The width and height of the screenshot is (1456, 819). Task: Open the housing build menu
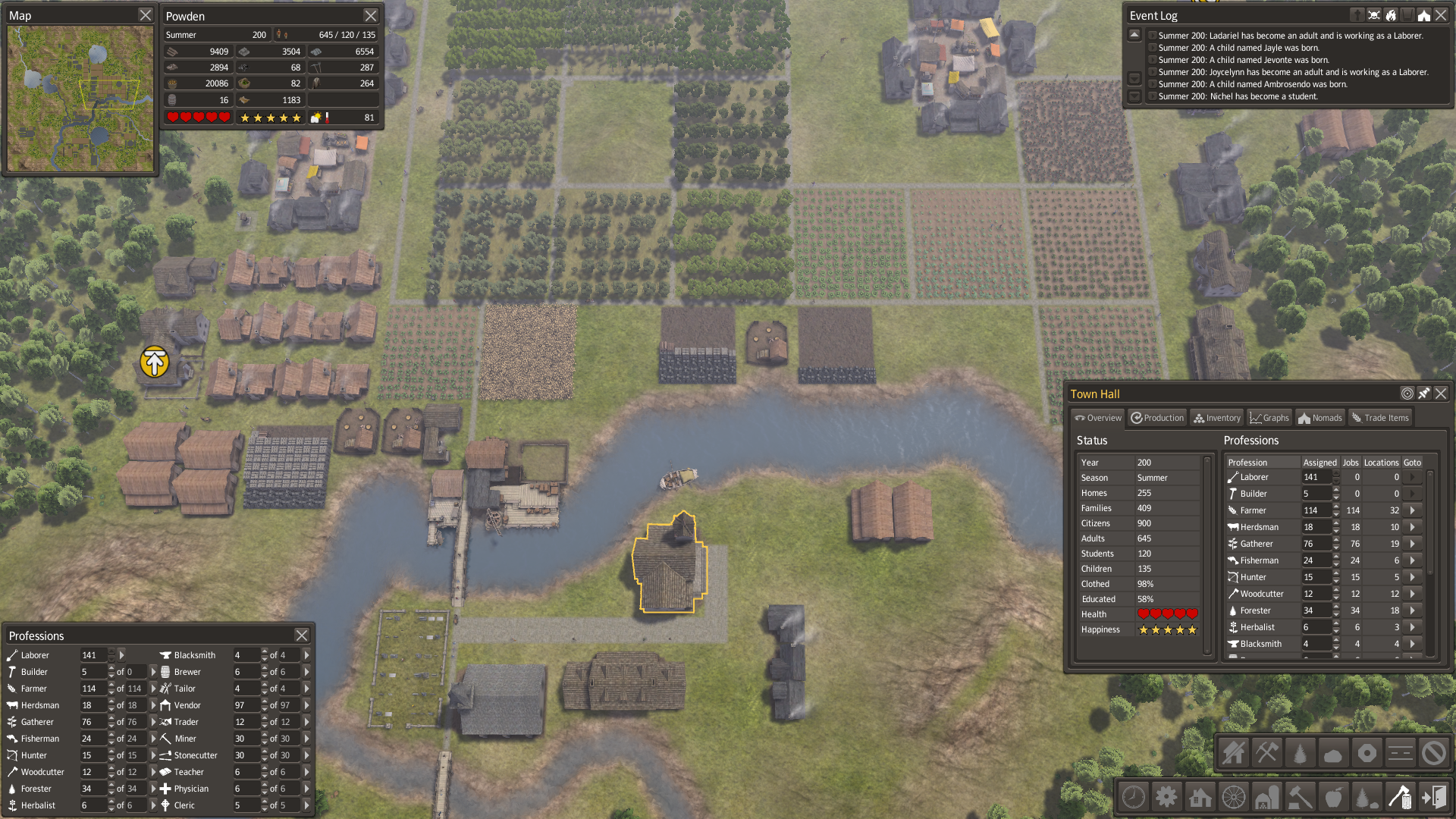point(1200,797)
